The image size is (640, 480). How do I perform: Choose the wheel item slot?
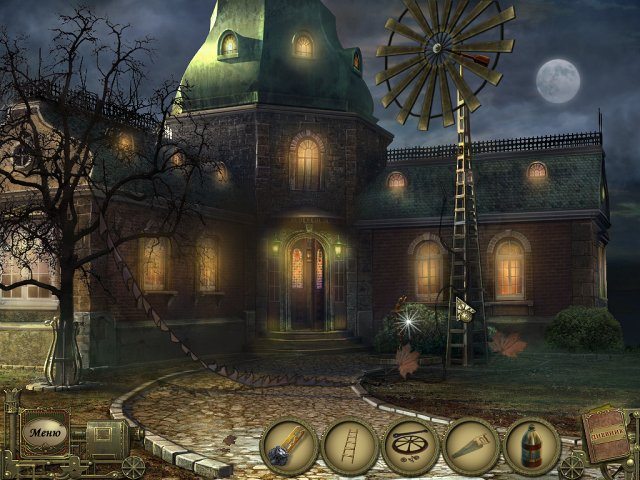click(x=410, y=446)
